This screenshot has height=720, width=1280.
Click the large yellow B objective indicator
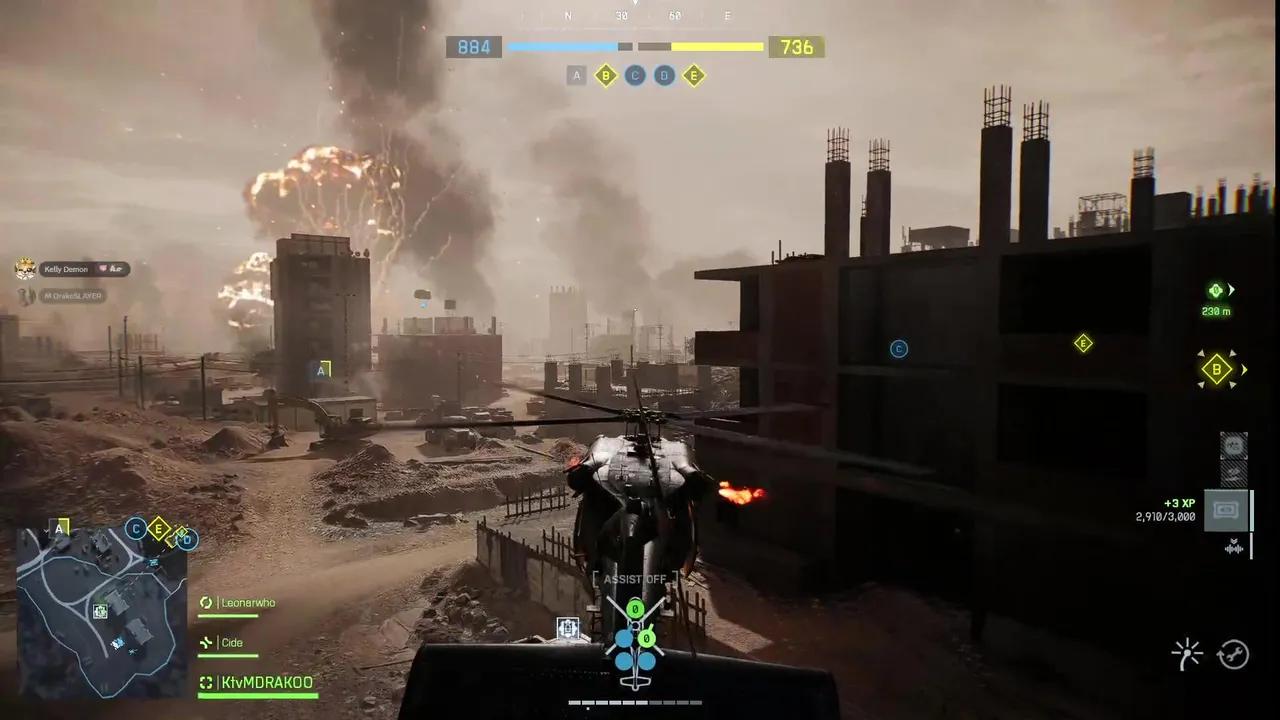point(1216,369)
